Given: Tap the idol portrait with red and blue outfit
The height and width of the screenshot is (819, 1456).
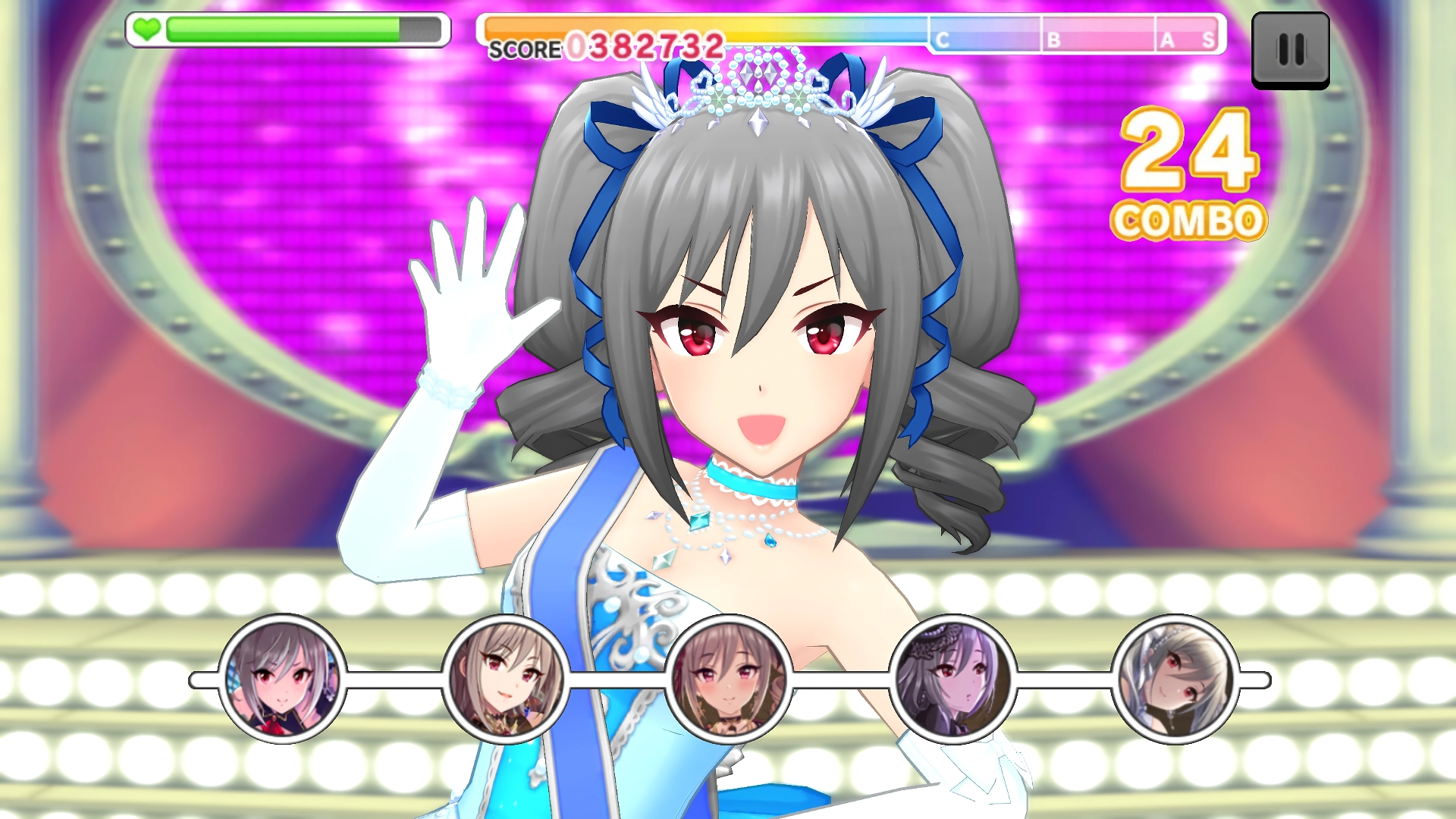Looking at the screenshot, I should tap(282, 679).
